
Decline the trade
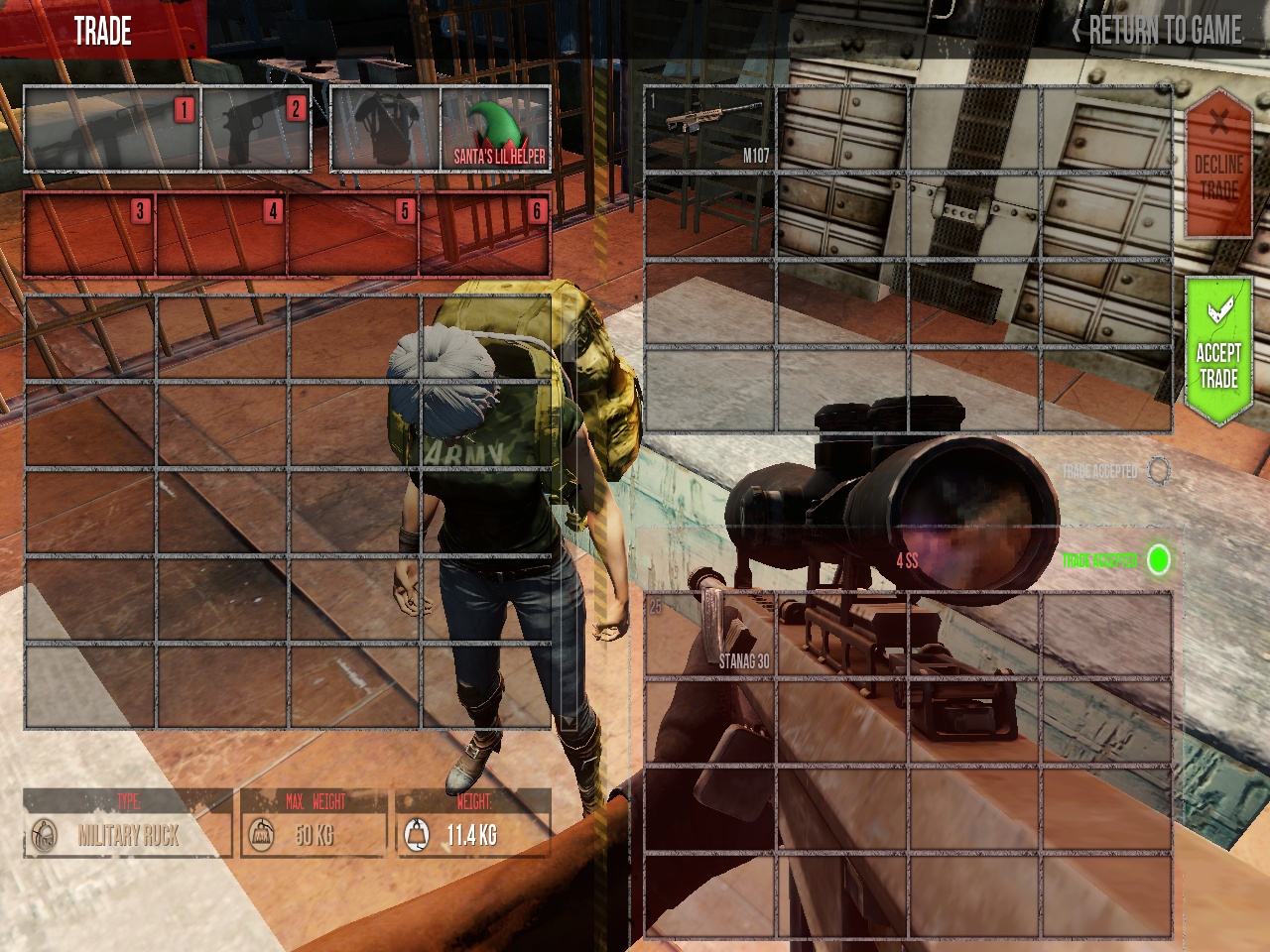[x=1218, y=166]
